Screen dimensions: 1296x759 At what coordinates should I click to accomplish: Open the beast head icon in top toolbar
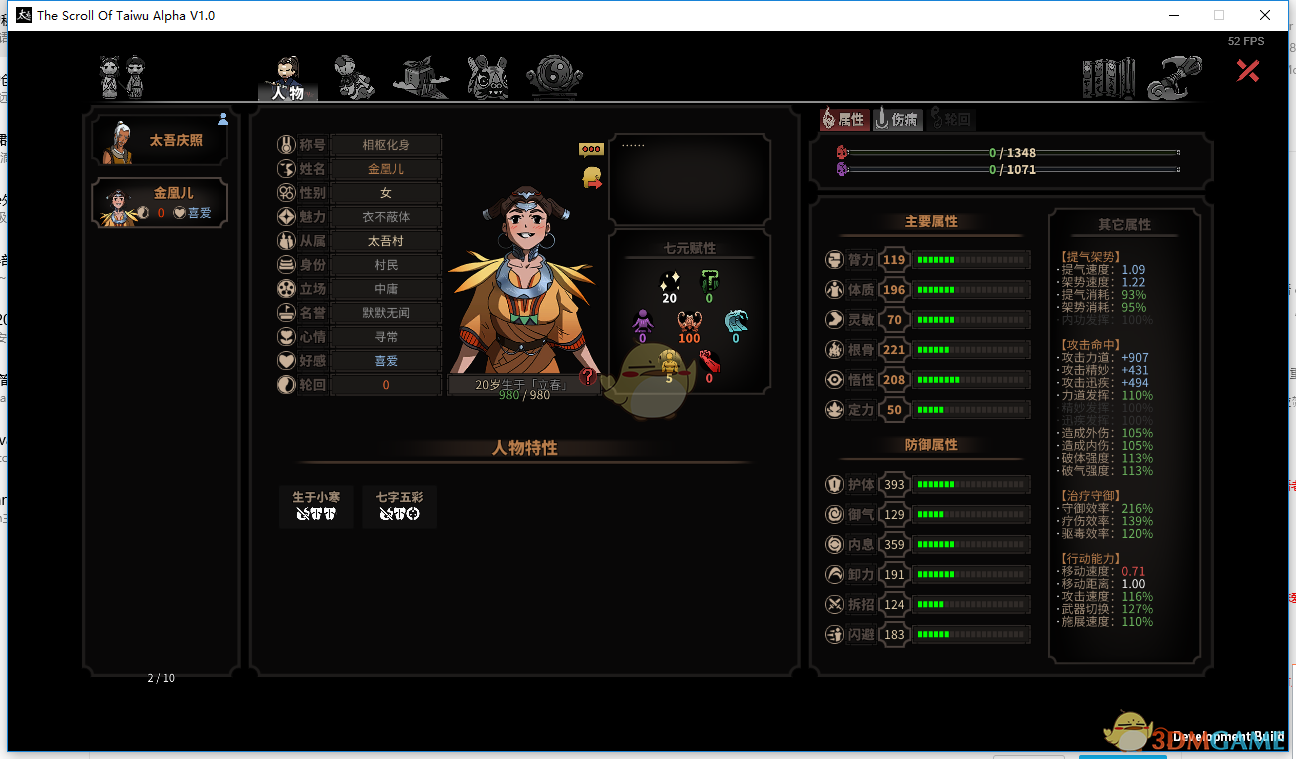click(487, 73)
